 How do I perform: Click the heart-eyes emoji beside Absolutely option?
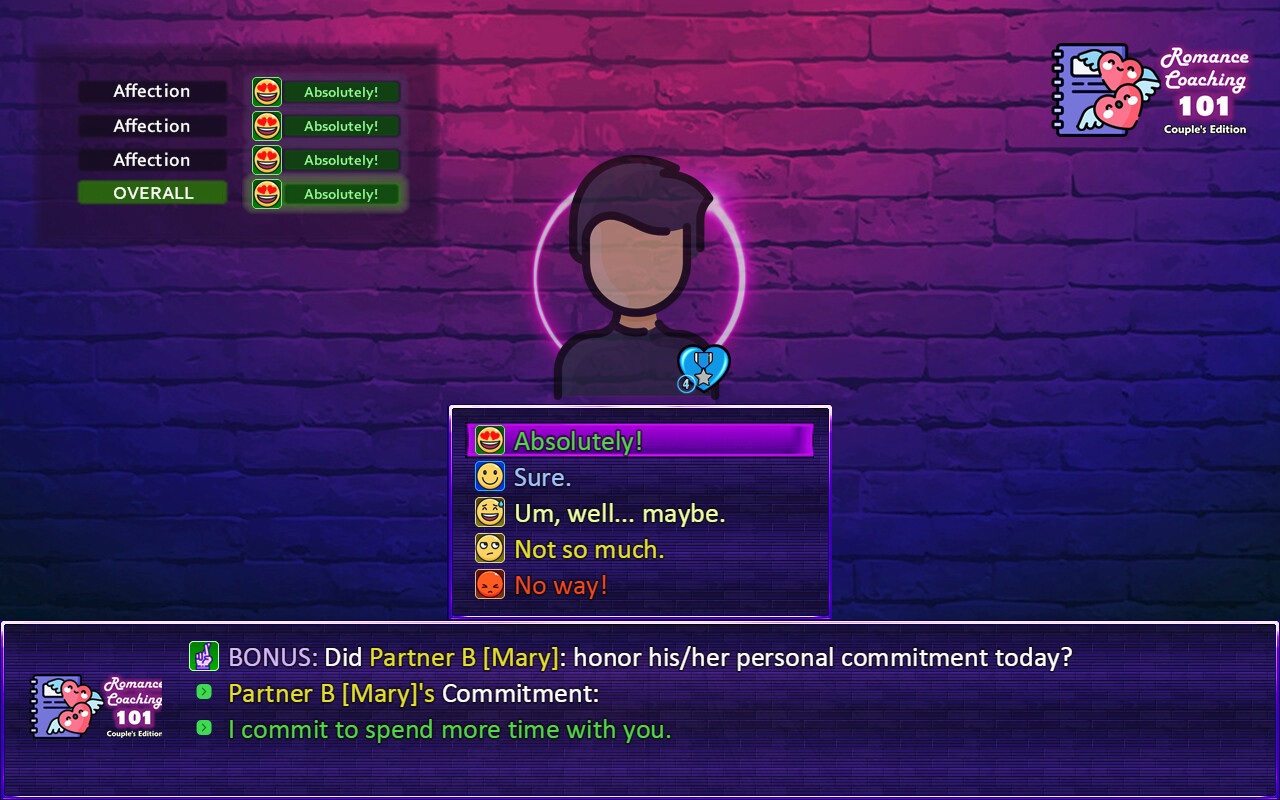click(x=489, y=440)
